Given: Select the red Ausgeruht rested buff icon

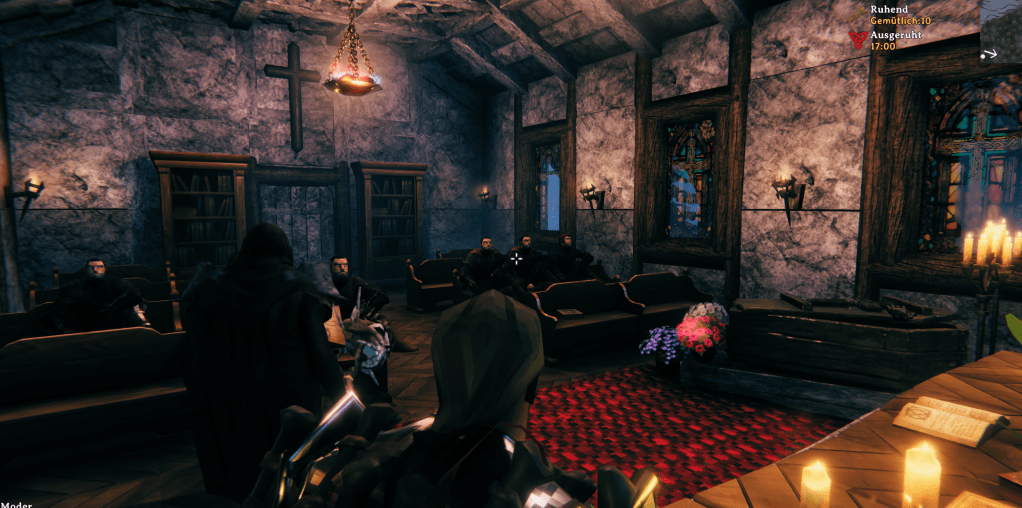Looking at the screenshot, I should pyautogui.click(x=857, y=39).
